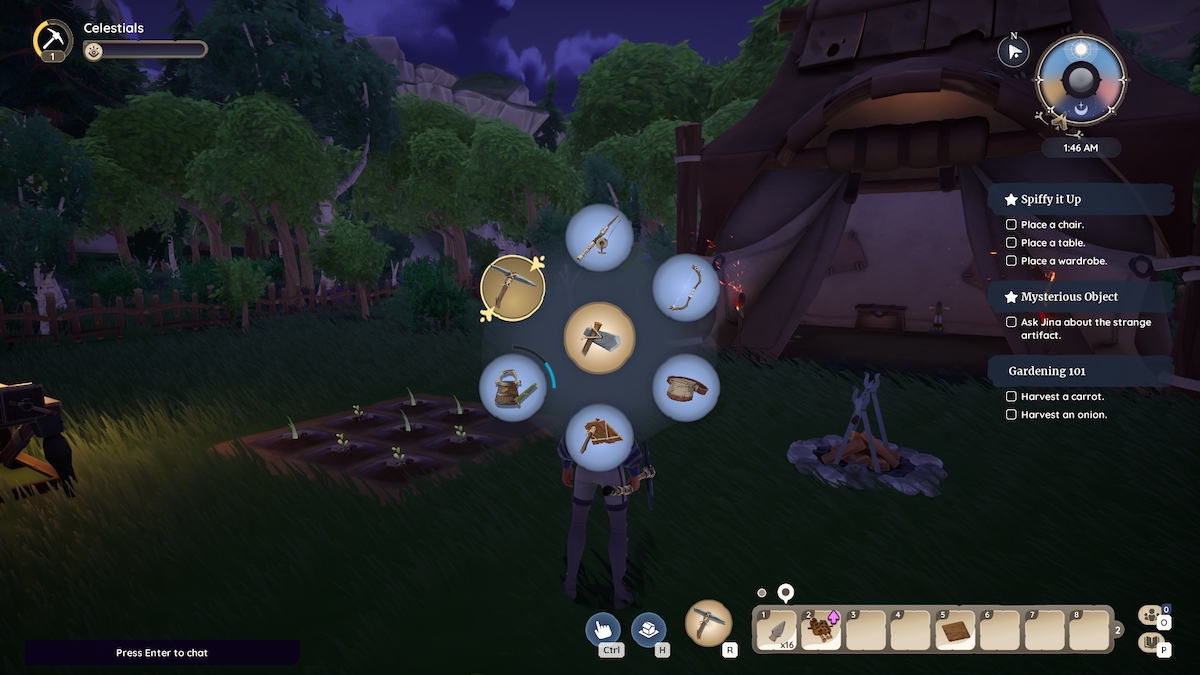Viewport: 1200px width, 675px height.
Task: Open the Mysterious Object quest entry
Action: tap(1069, 297)
